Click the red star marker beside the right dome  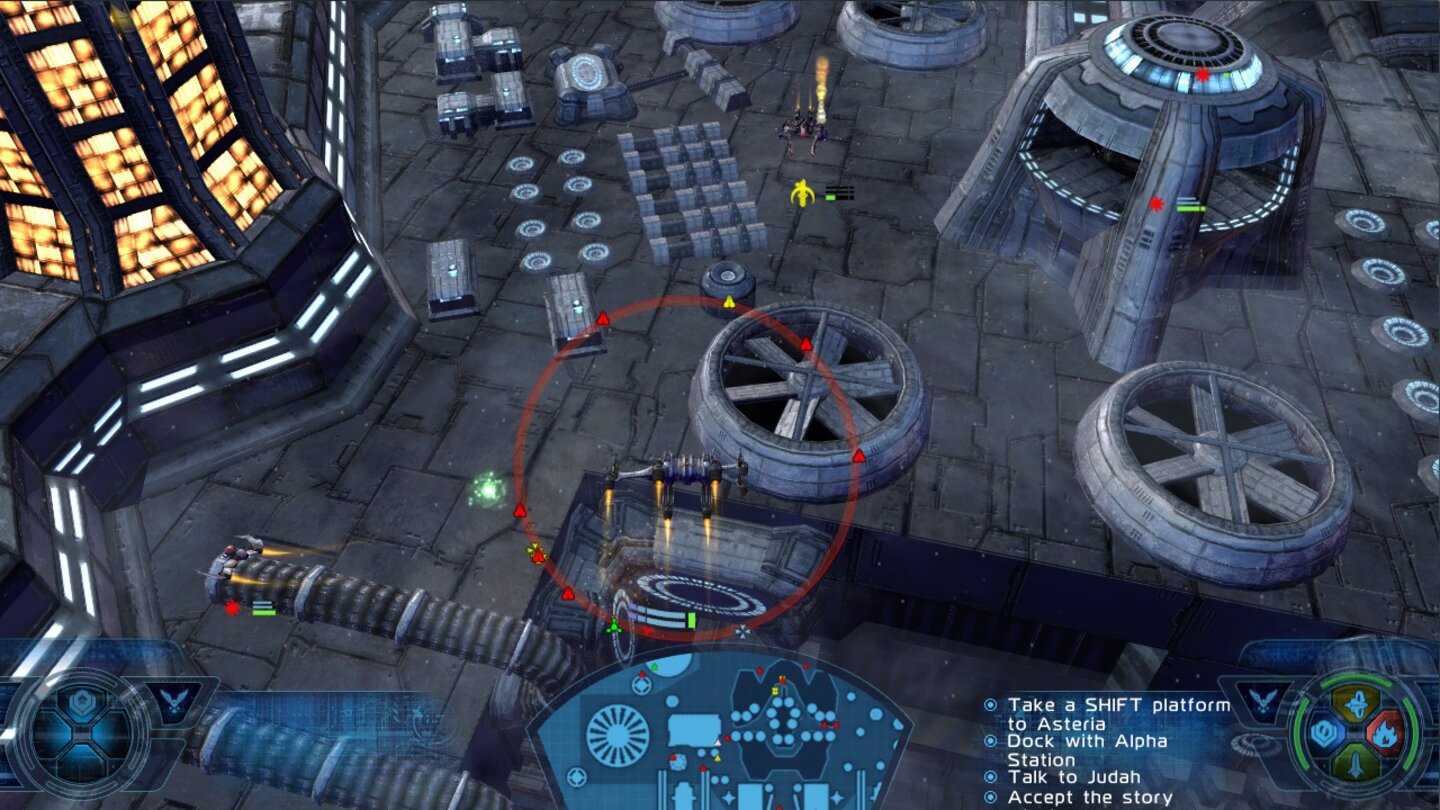[1157, 206]
